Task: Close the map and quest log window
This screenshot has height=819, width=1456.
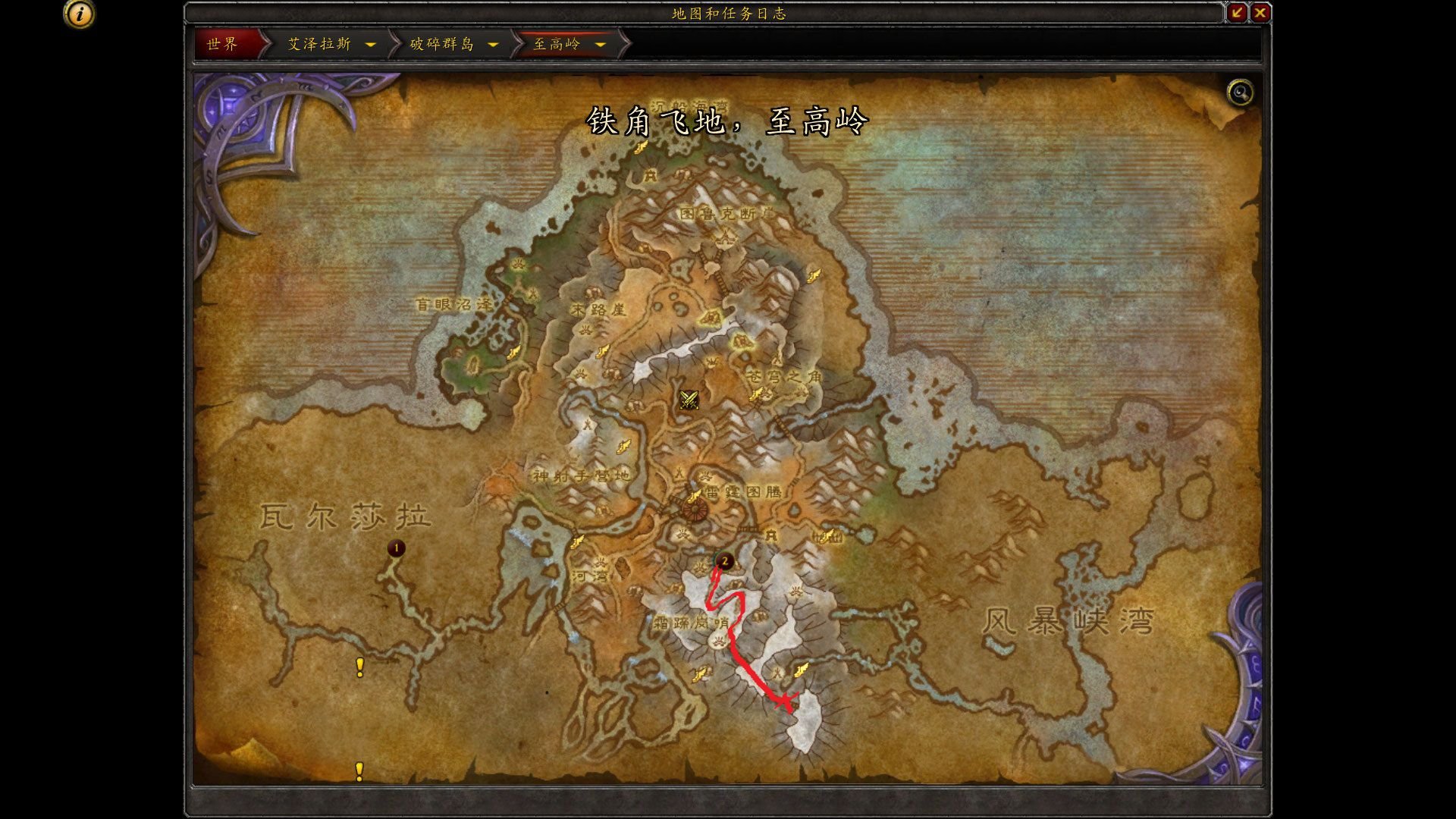Action: coord(1260,12)
